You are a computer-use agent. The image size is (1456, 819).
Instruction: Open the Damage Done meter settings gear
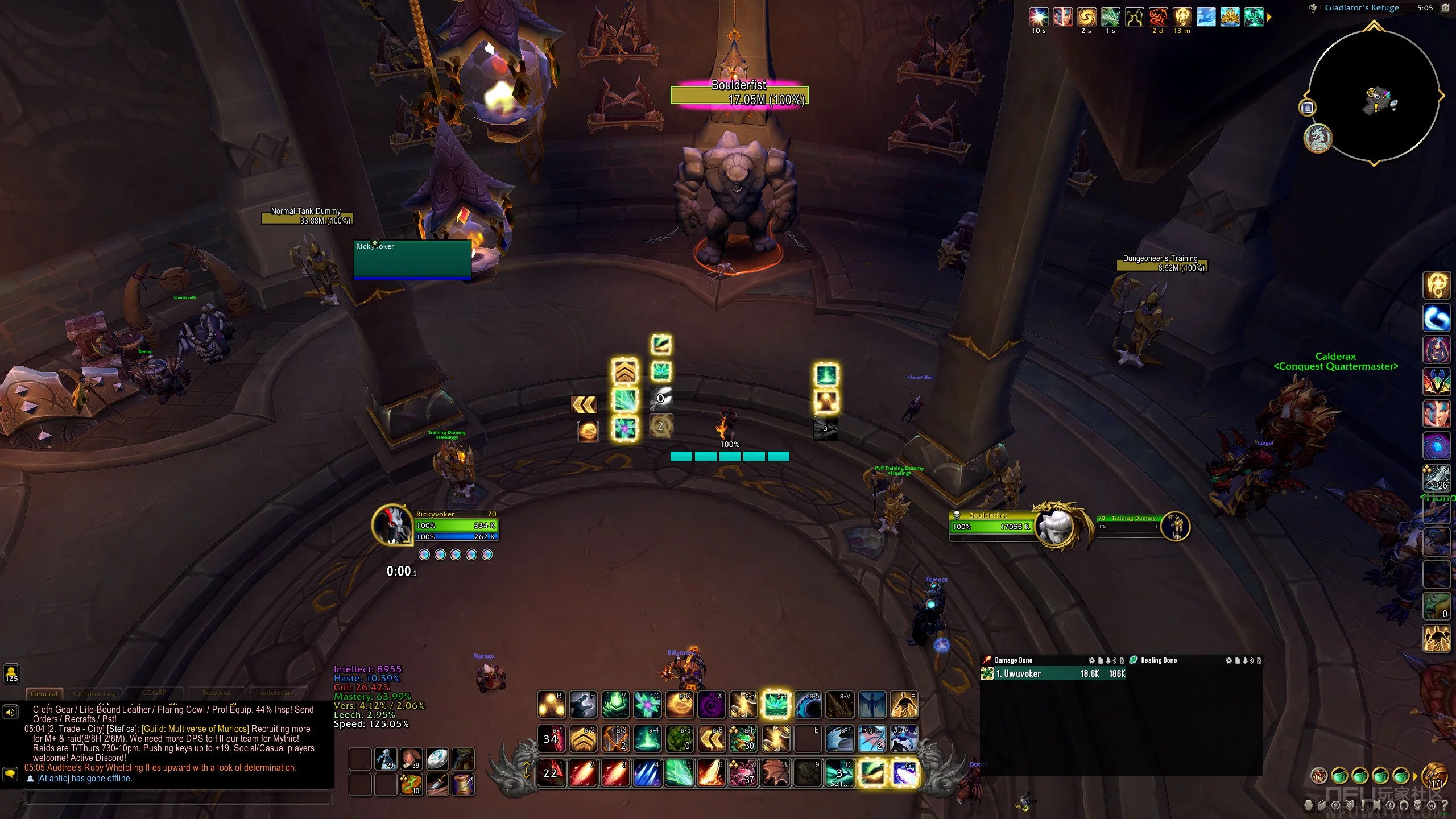[x=1091, y=660]
